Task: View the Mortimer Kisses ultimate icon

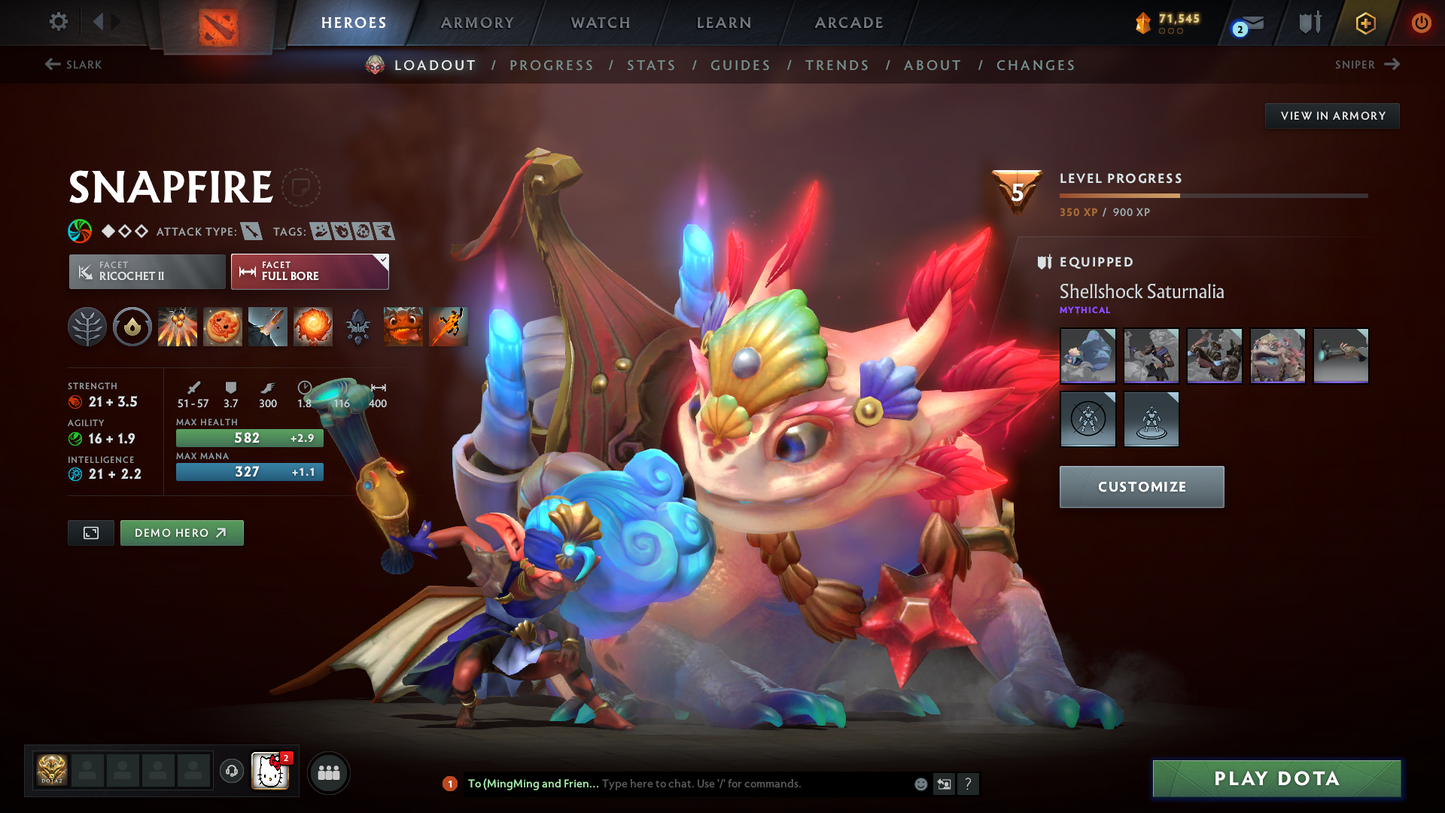Action: (x=313, y=326)
